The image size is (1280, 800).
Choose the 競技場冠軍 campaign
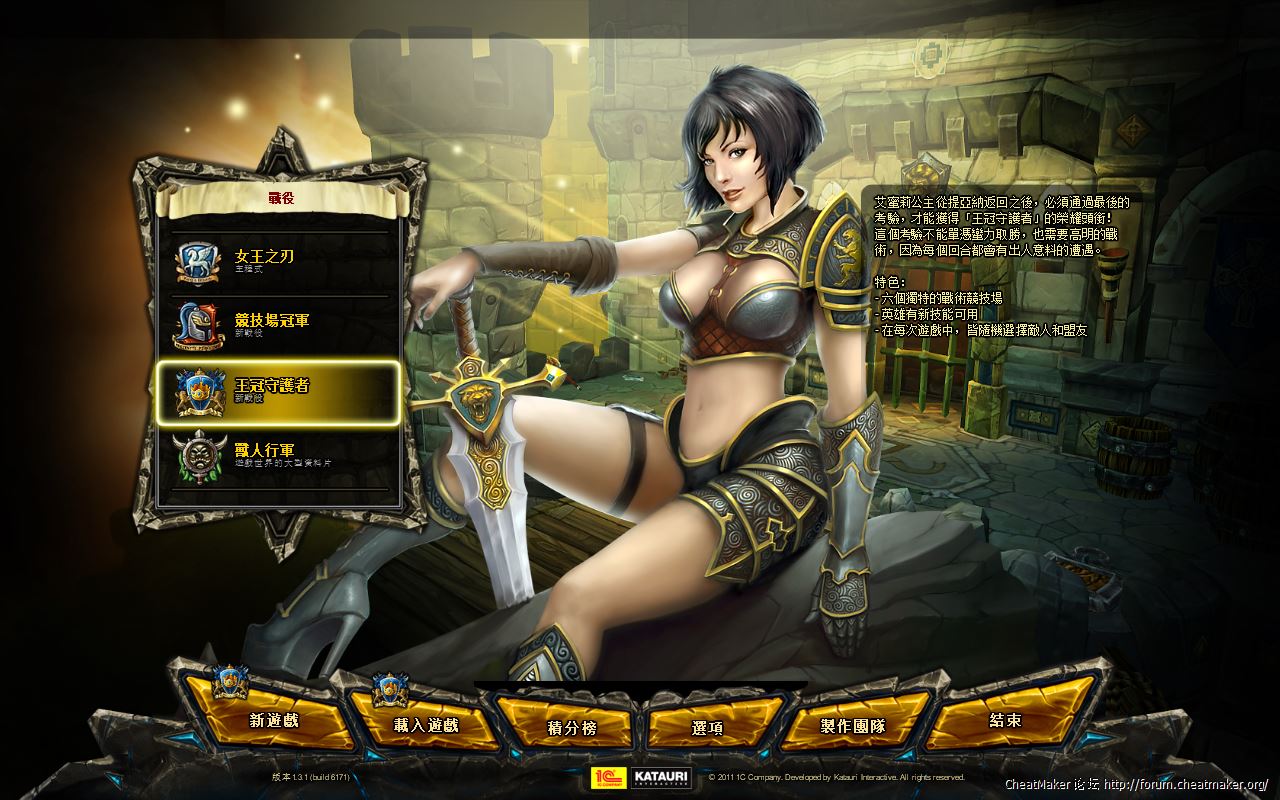pos(278,326)
